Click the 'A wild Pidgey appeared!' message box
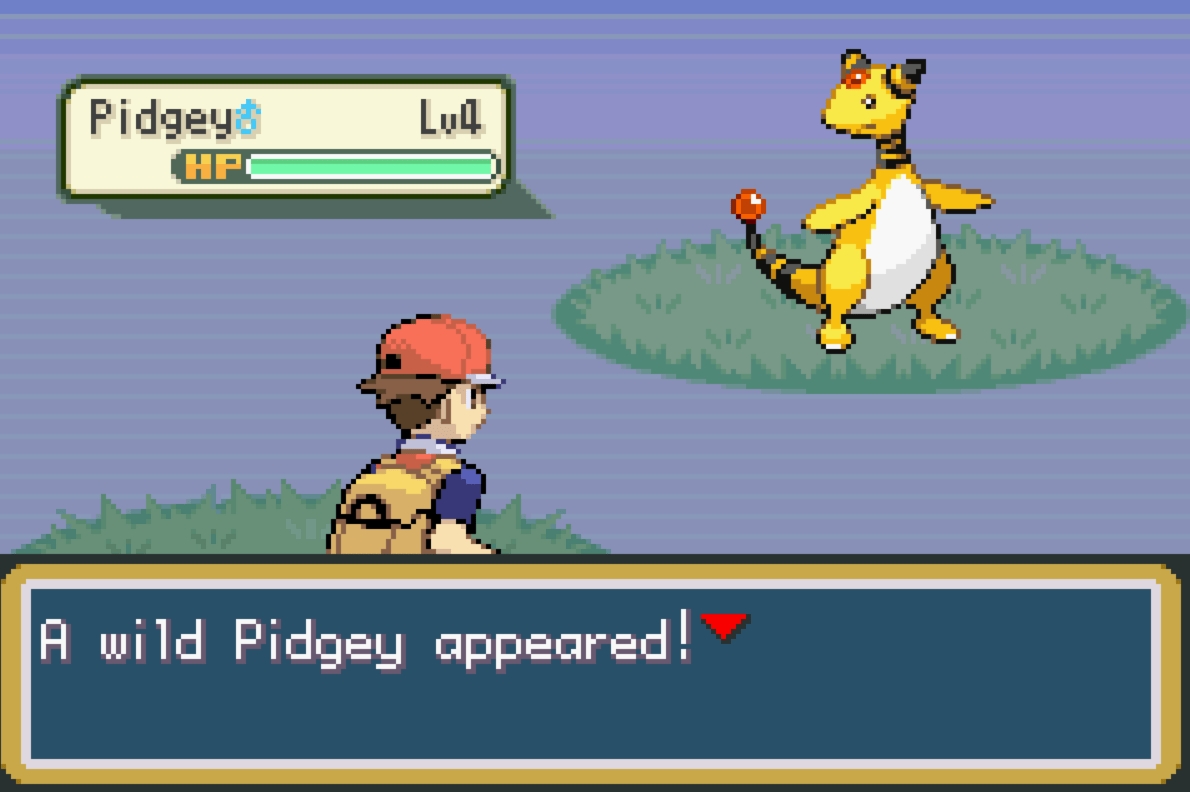Image resolution: width=1190 pixels, height=792 pixels. coord(593,672)
